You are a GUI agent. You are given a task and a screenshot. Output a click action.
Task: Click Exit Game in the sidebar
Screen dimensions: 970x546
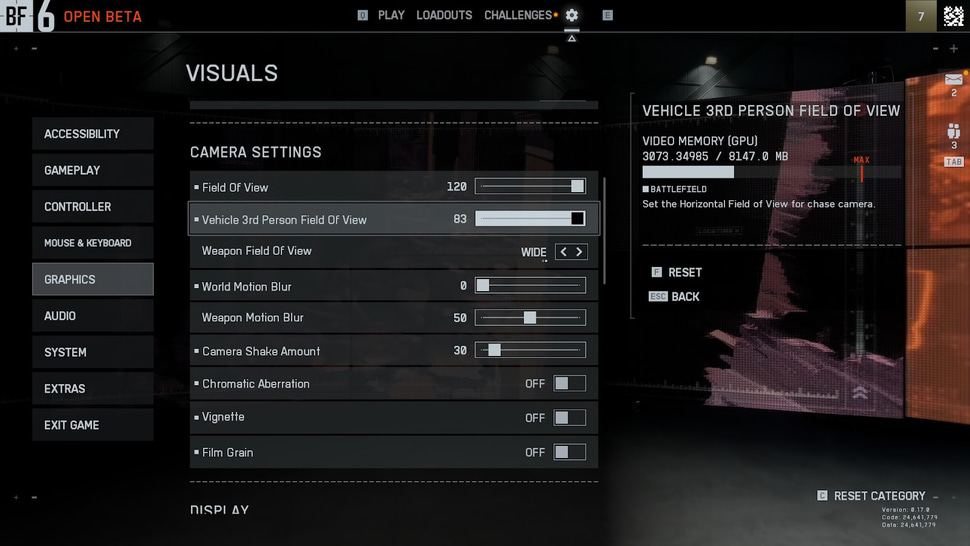coord(92,425)
